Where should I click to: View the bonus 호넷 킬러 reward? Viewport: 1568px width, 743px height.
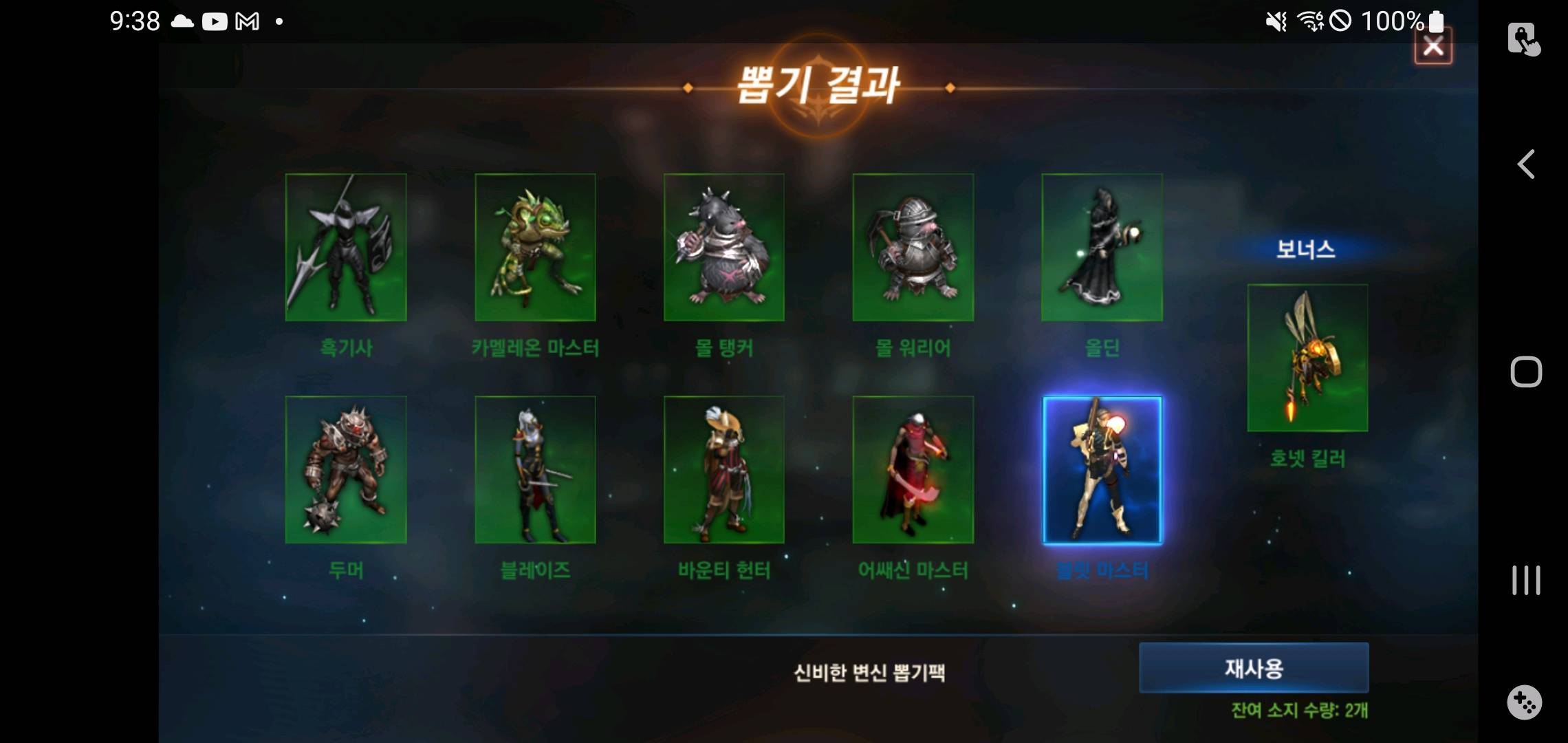pyautogui.click(x=1306, y=356)
